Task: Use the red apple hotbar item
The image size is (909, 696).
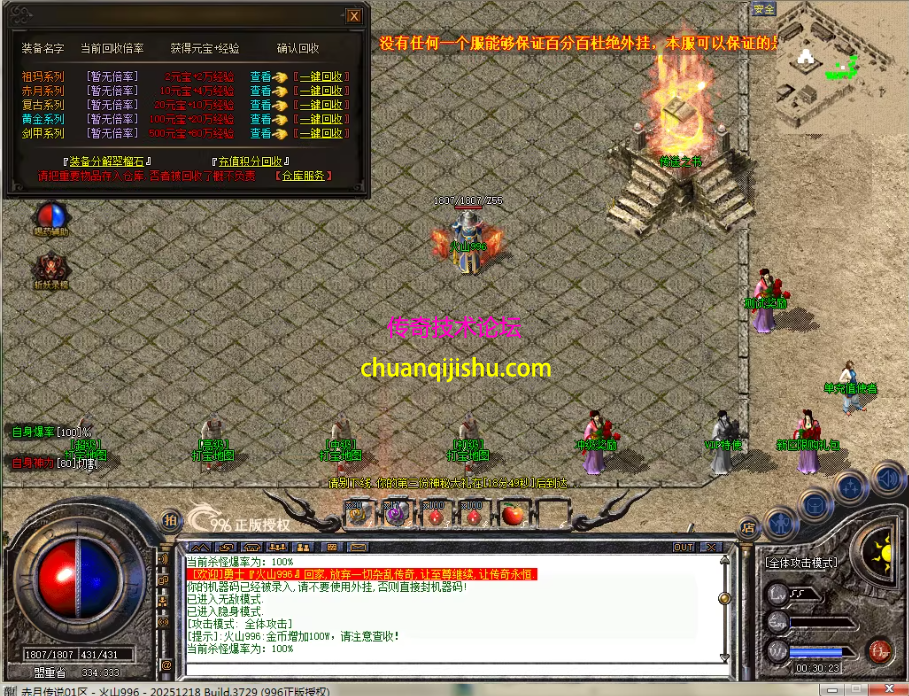Action: 513,514
